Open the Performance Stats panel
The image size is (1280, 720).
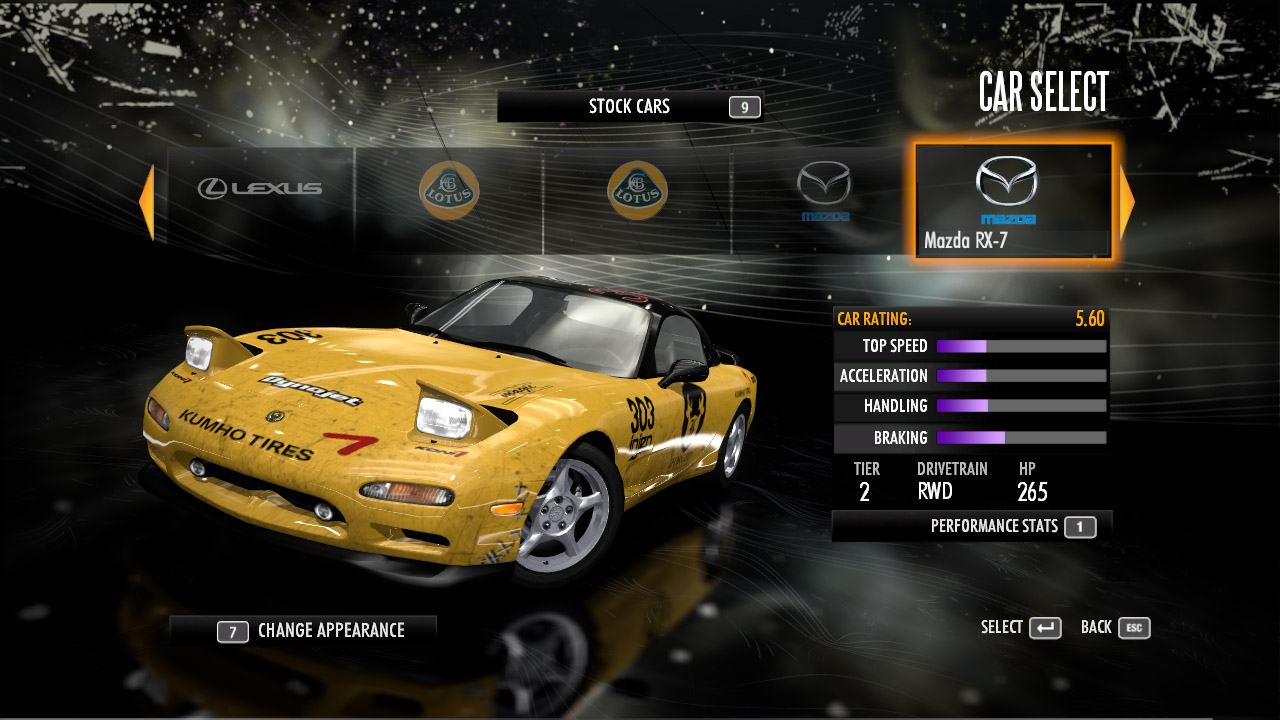pos(972,526)
